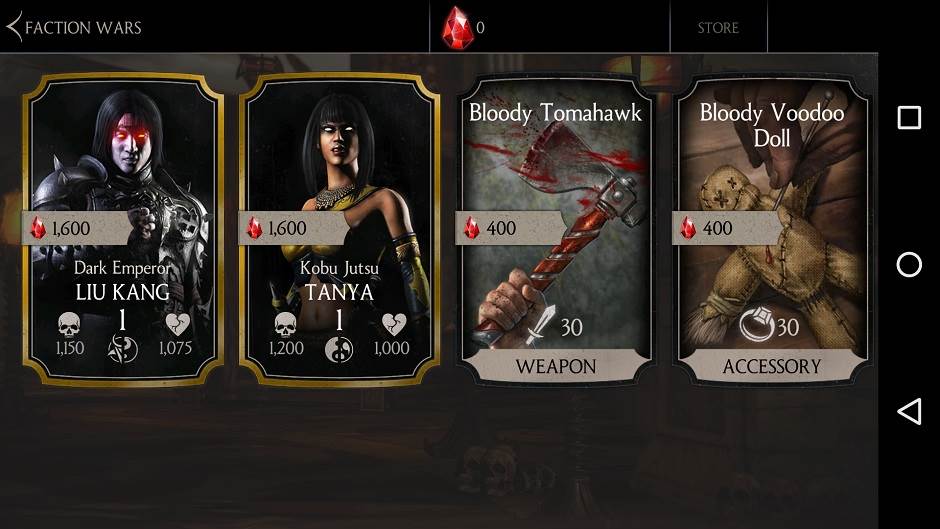The width and height of the screenshot is (940, 529).
Task: Choose the Kobu Jutsu Tanya card
Action: coord(340,228)
